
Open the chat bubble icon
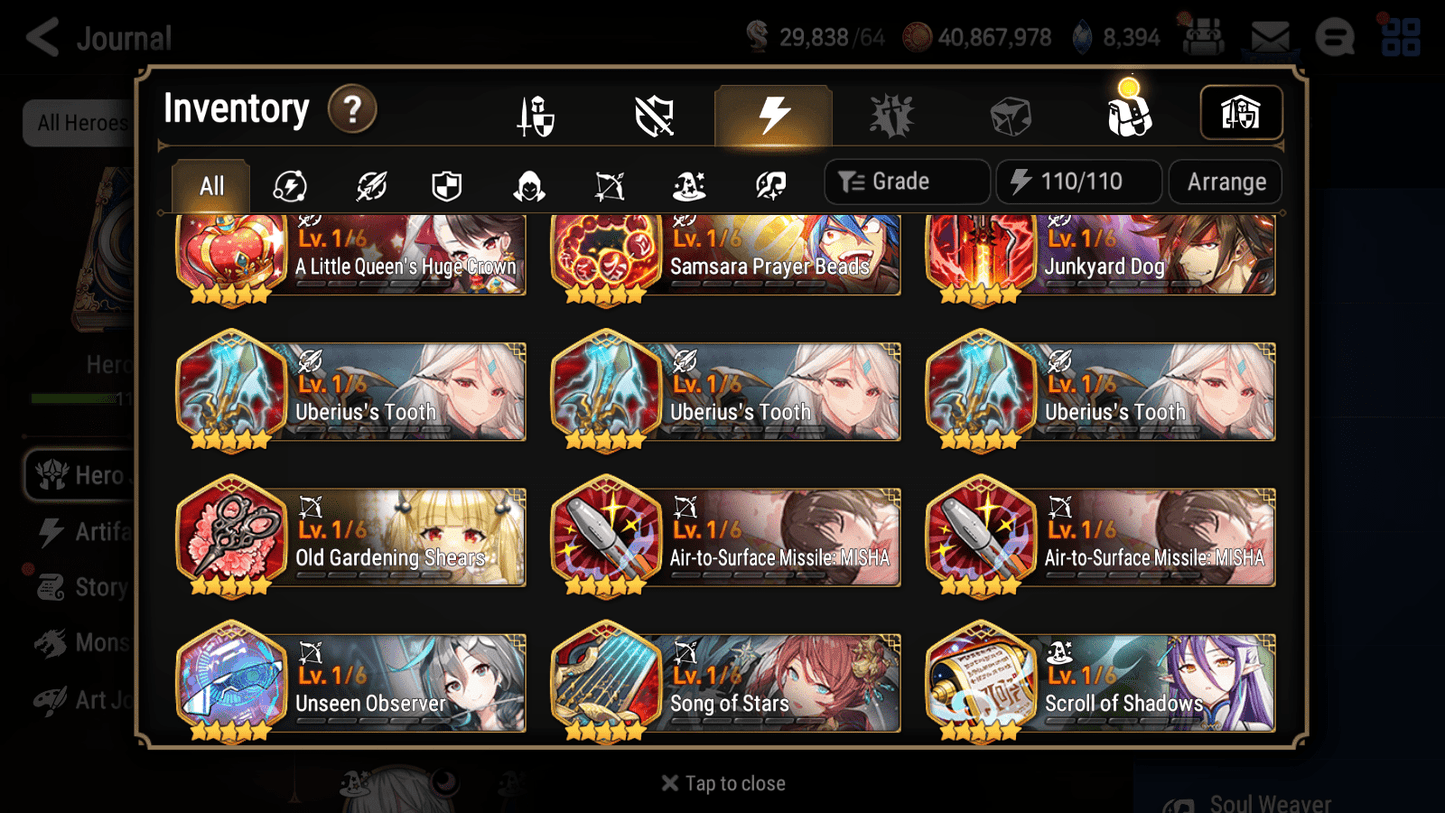(1334, 37)
